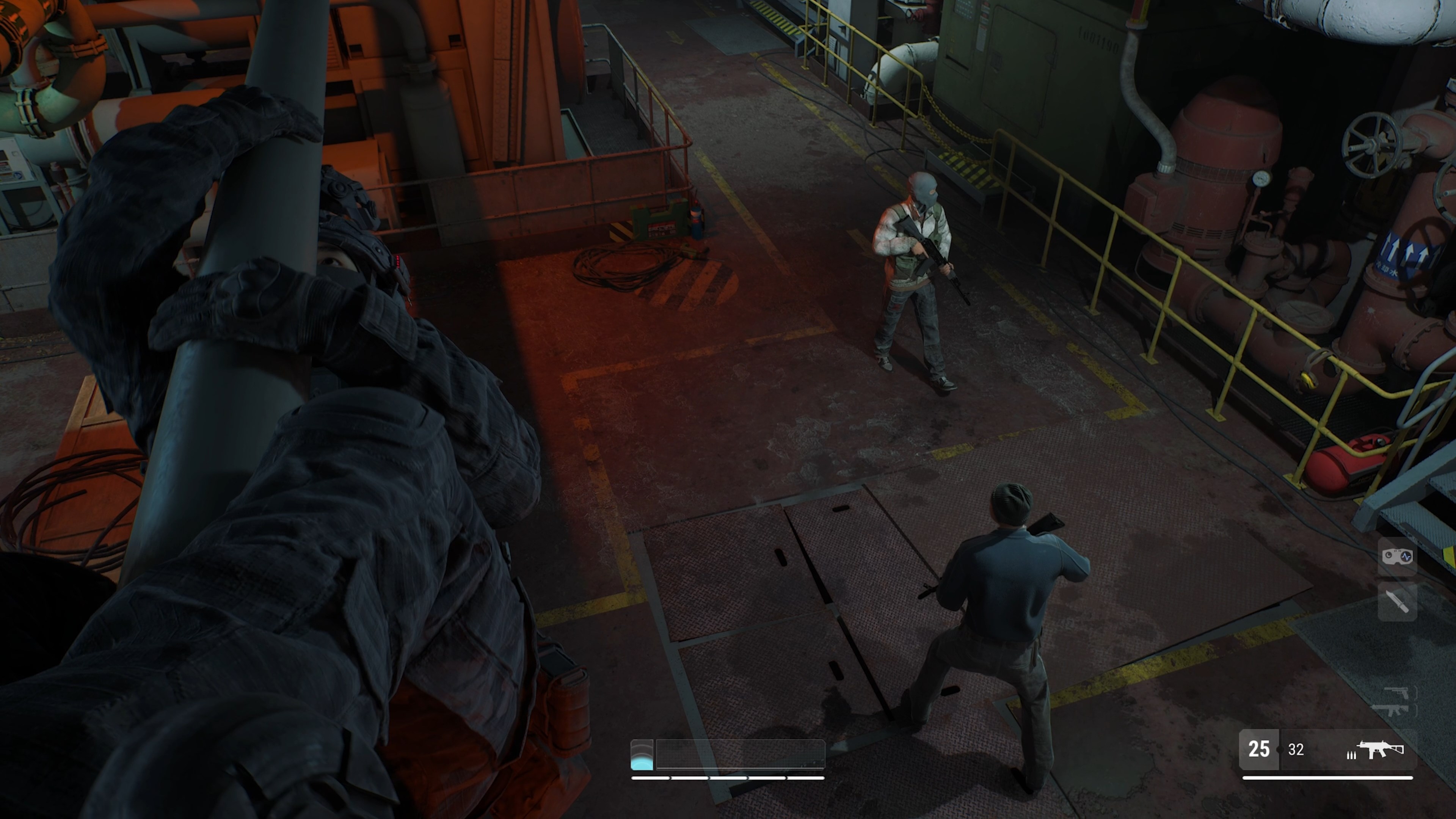Click the reserve ammo 32 label

[1297, 750]
